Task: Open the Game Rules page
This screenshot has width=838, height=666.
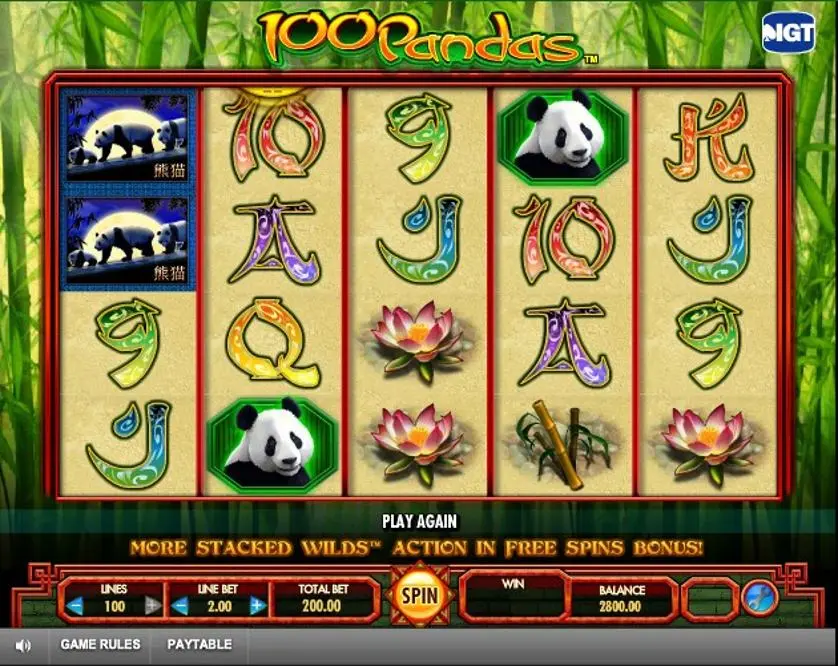Action: [x=100, y=645]
